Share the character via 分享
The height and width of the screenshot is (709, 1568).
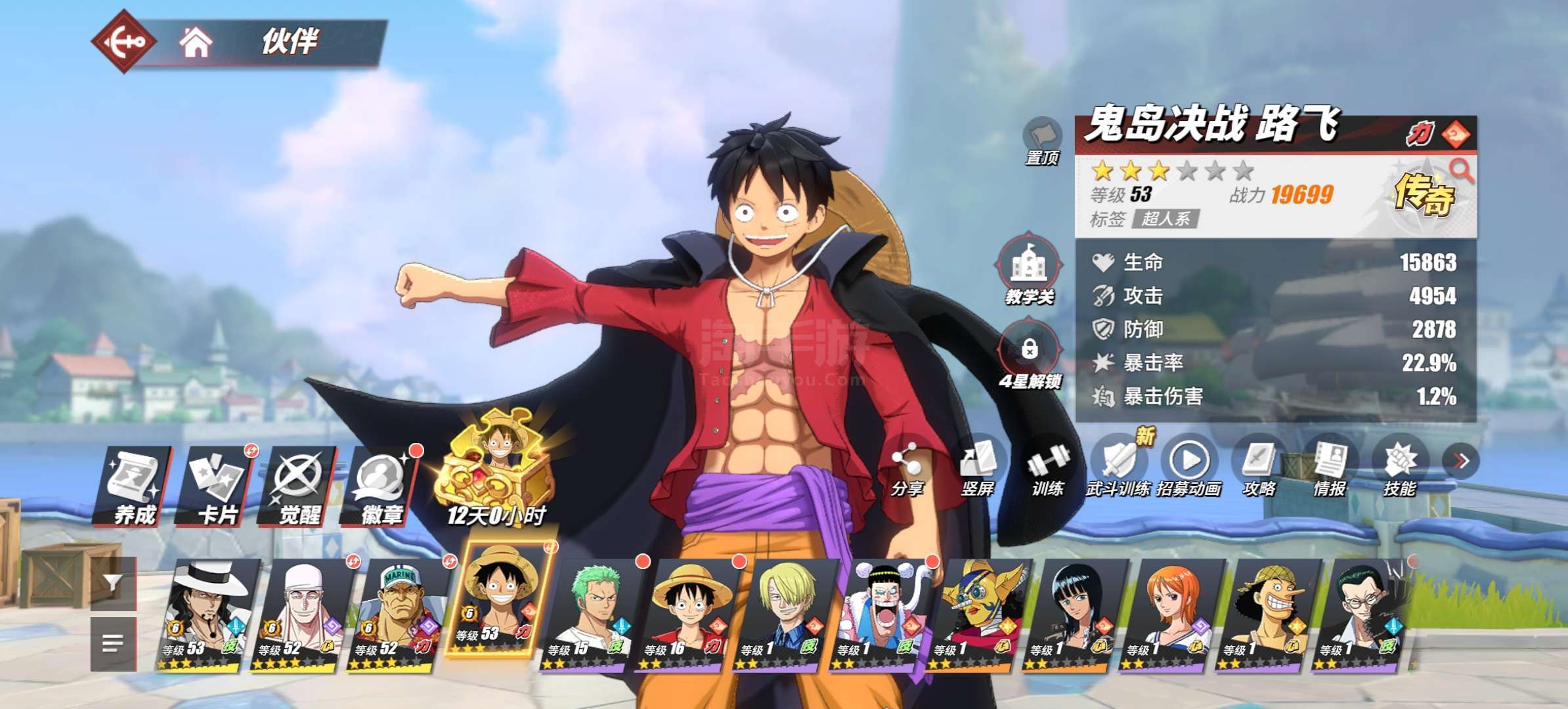[x=907, y=467]
